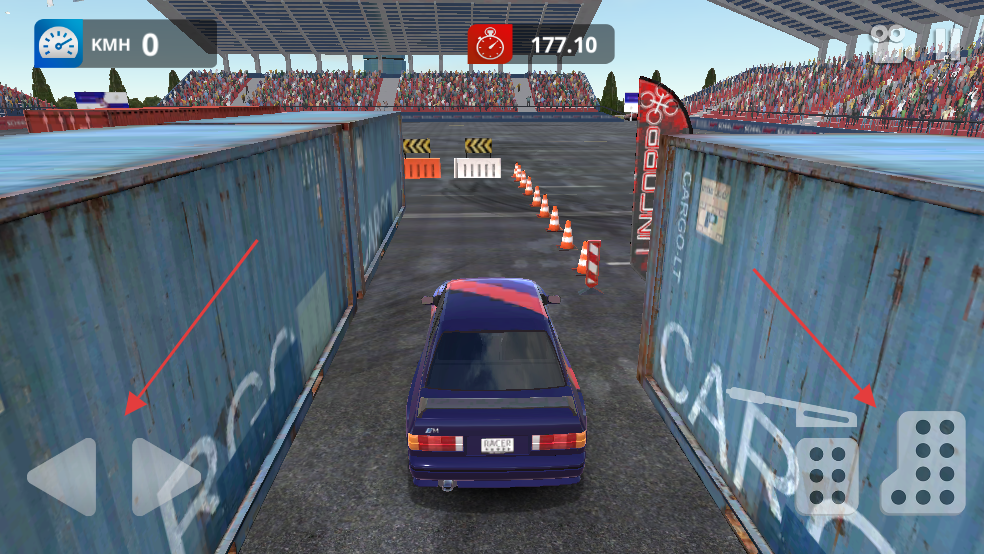Switch the camera view
Viewport: 984px width, 554px height.
[x=886, y=42]
